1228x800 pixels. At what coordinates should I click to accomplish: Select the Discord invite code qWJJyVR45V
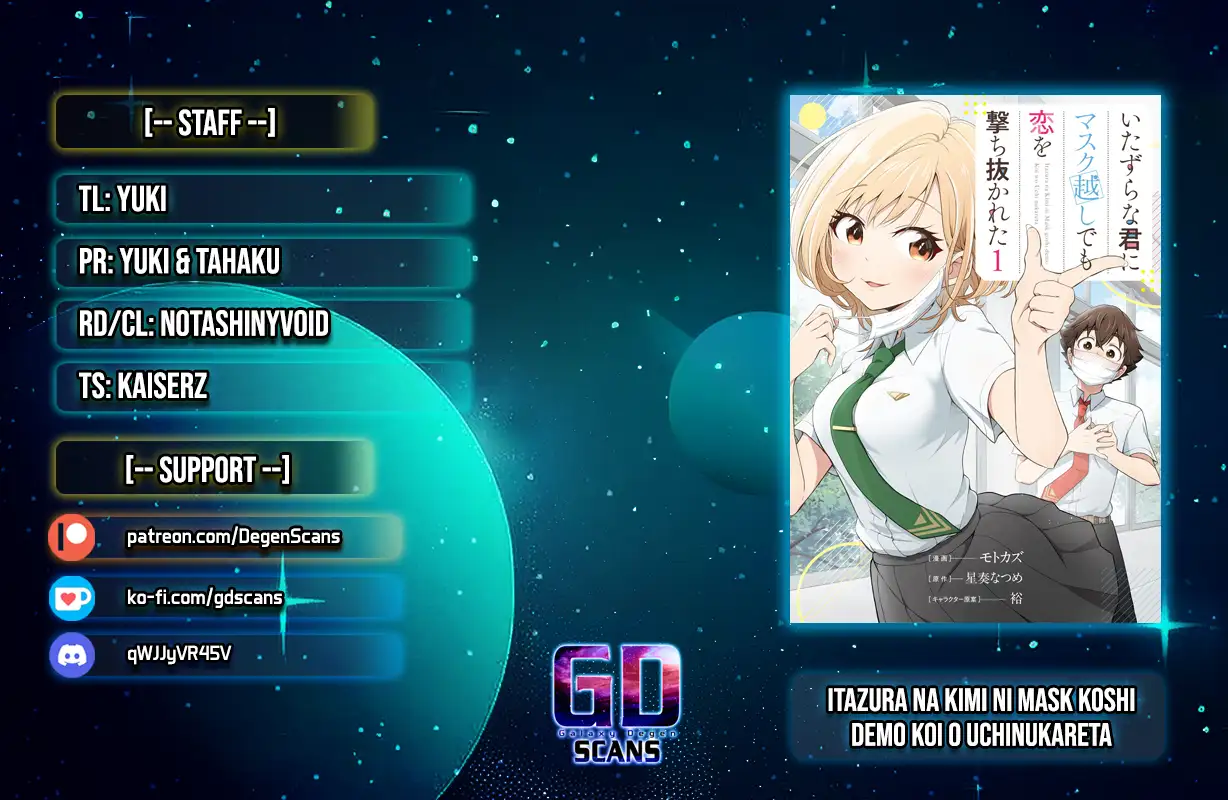coord(180,655)
